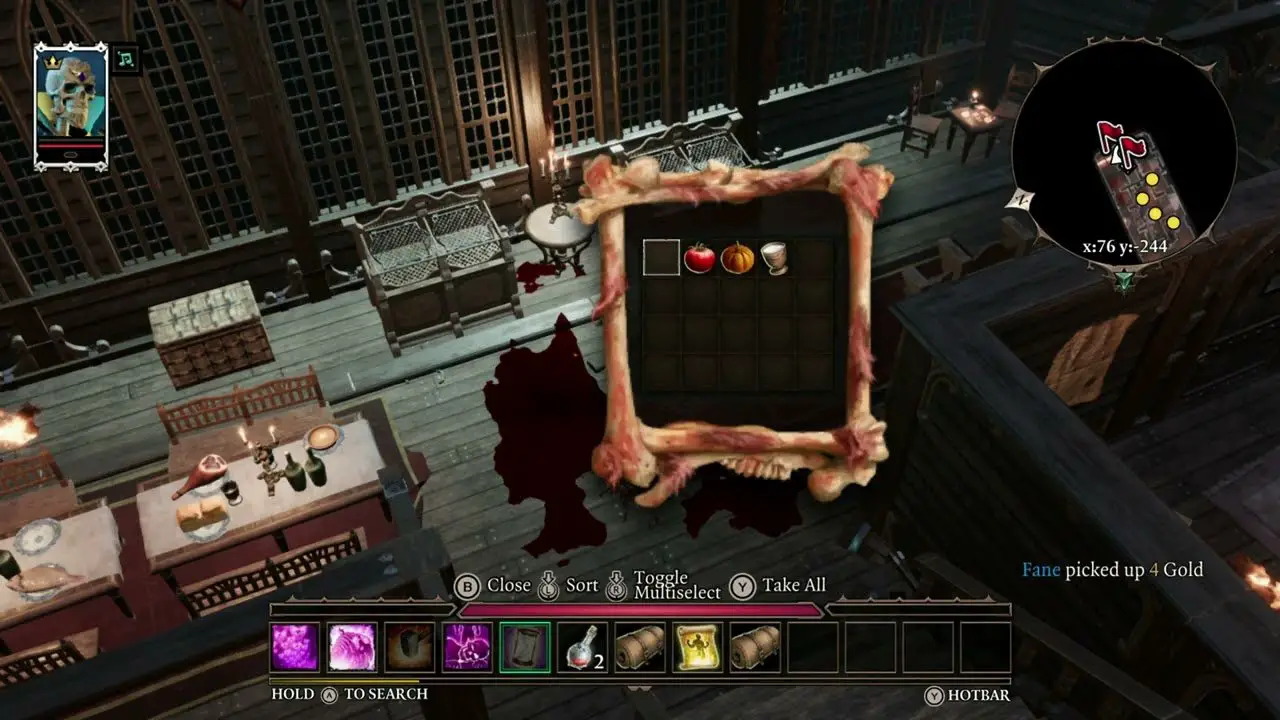This screenshot has width=1280, height=720.
Task: Choose the pink-white swirl skill icon
Action: pos(352,647)
